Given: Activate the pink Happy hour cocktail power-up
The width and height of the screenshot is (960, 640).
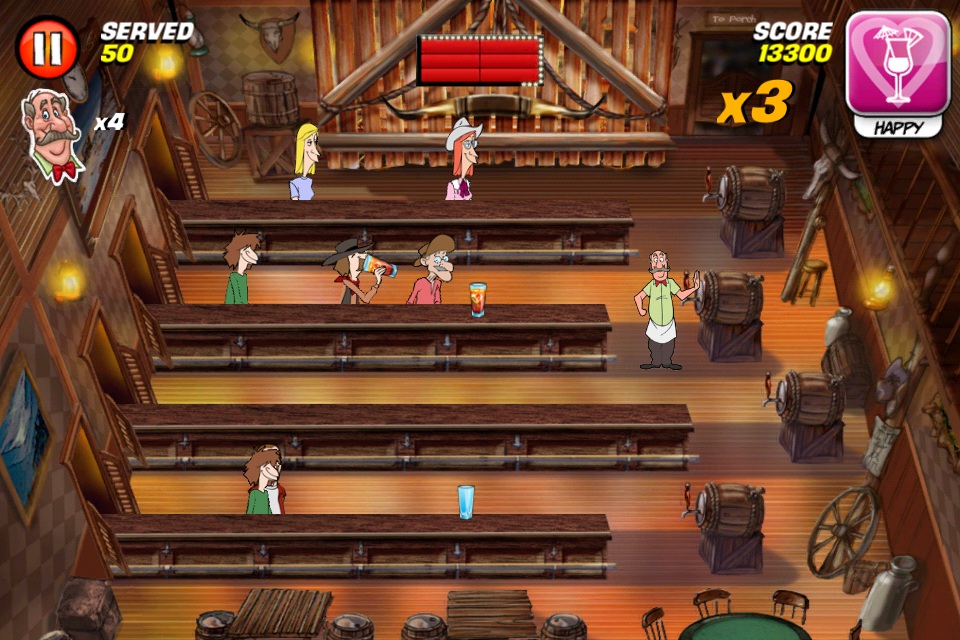Looking at the screenshot, I should [x=897, y=65].
